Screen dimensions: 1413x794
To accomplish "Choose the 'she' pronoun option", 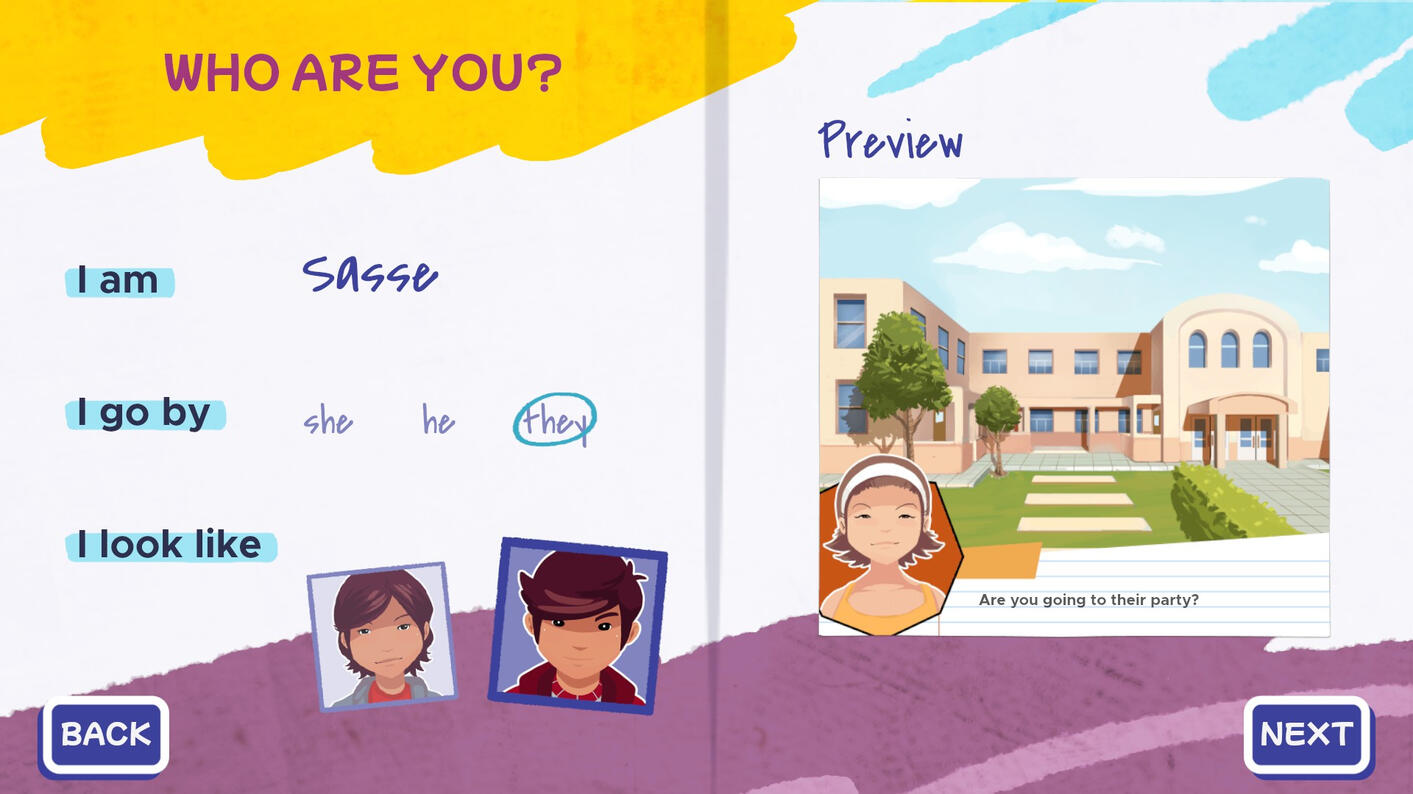I will [x=328, y=421].
